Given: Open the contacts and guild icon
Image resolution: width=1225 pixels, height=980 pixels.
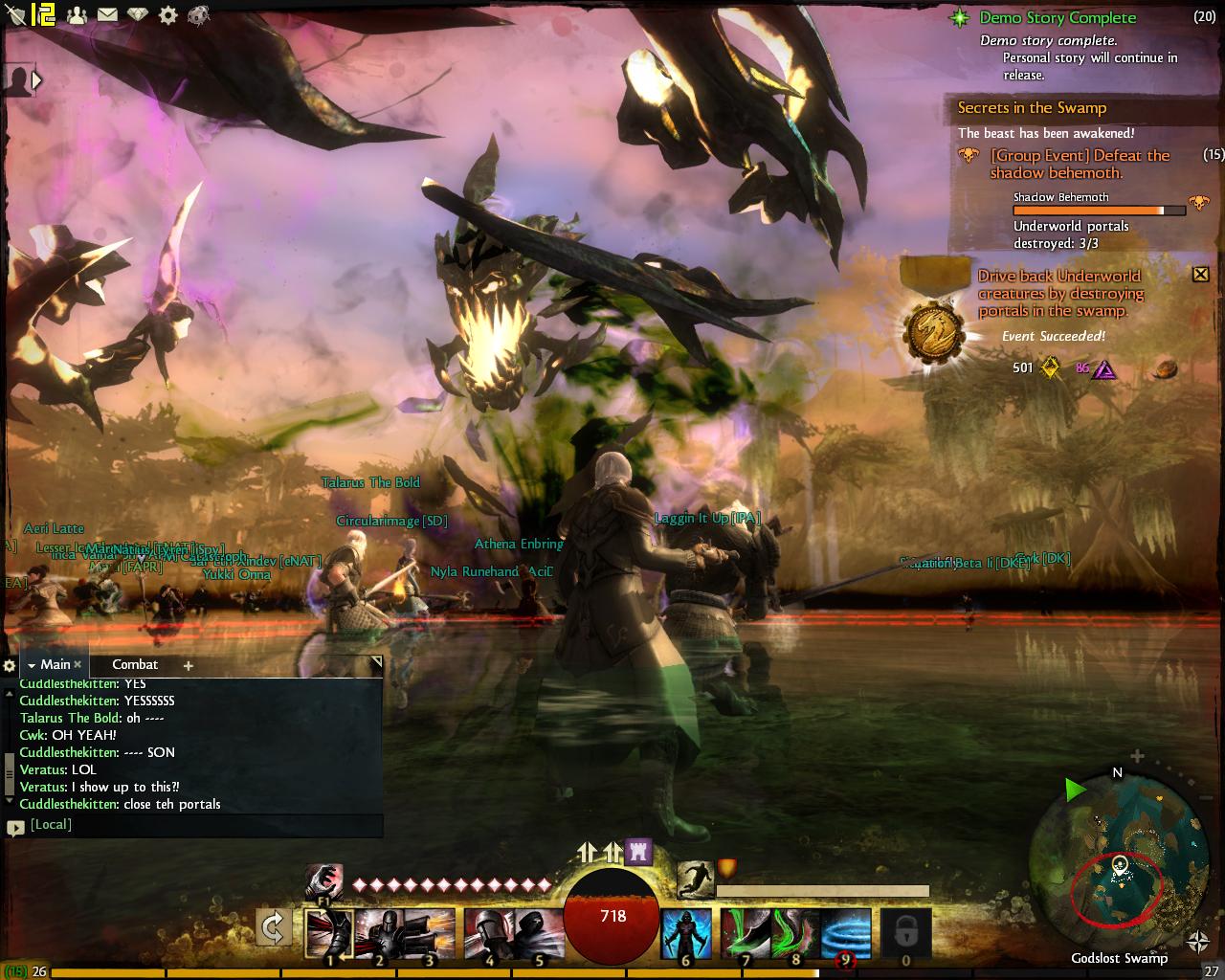Looking at the screenshot, I should point(78,14).
